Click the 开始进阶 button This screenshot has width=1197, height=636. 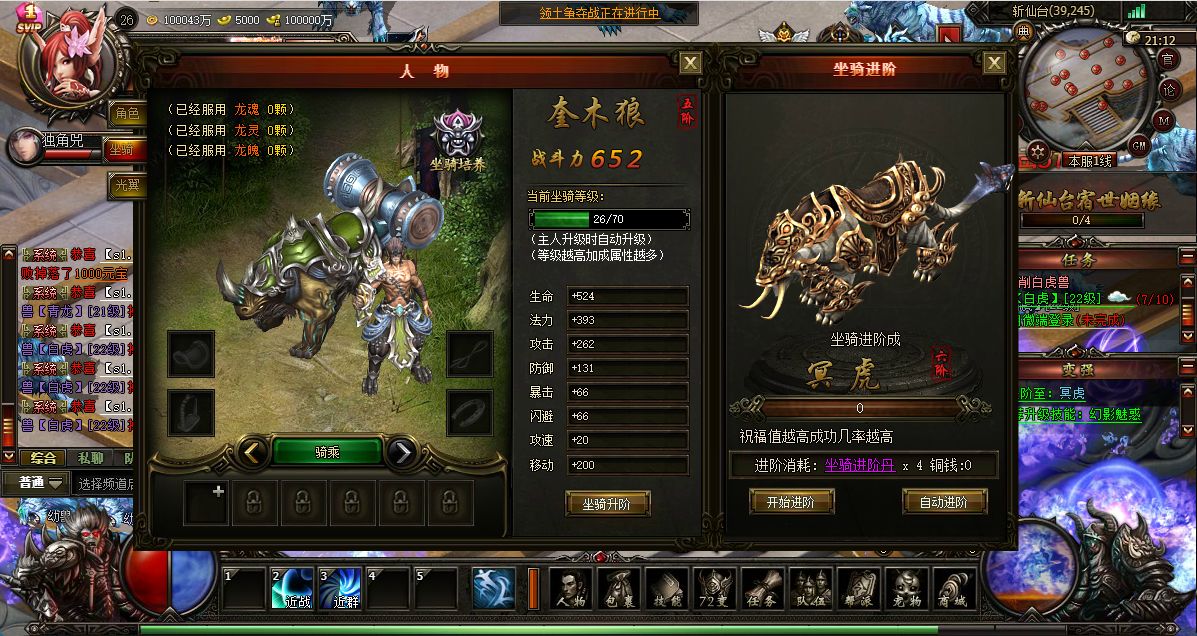790,502
